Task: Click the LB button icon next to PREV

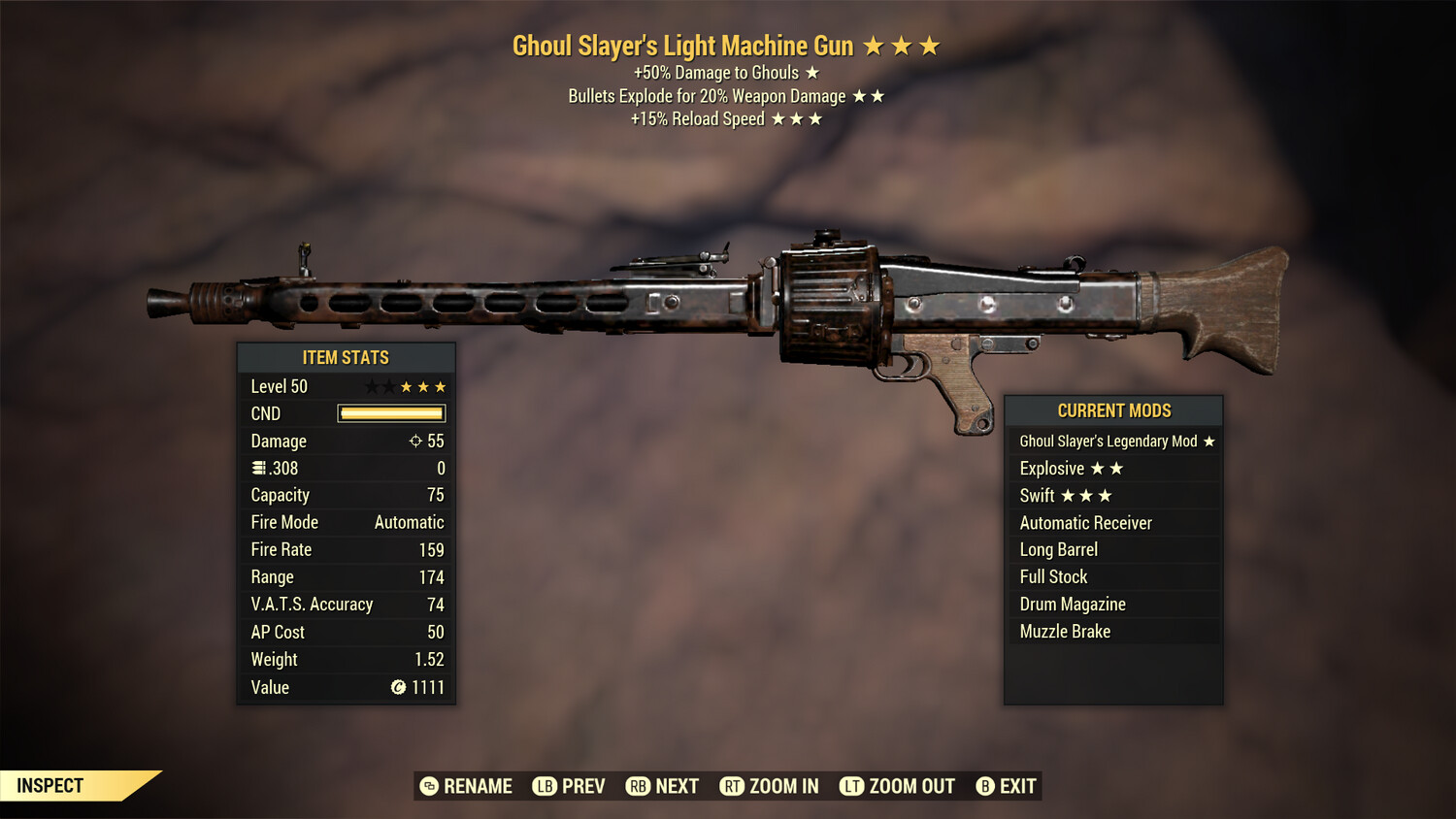Action: [x=545, y=786]
